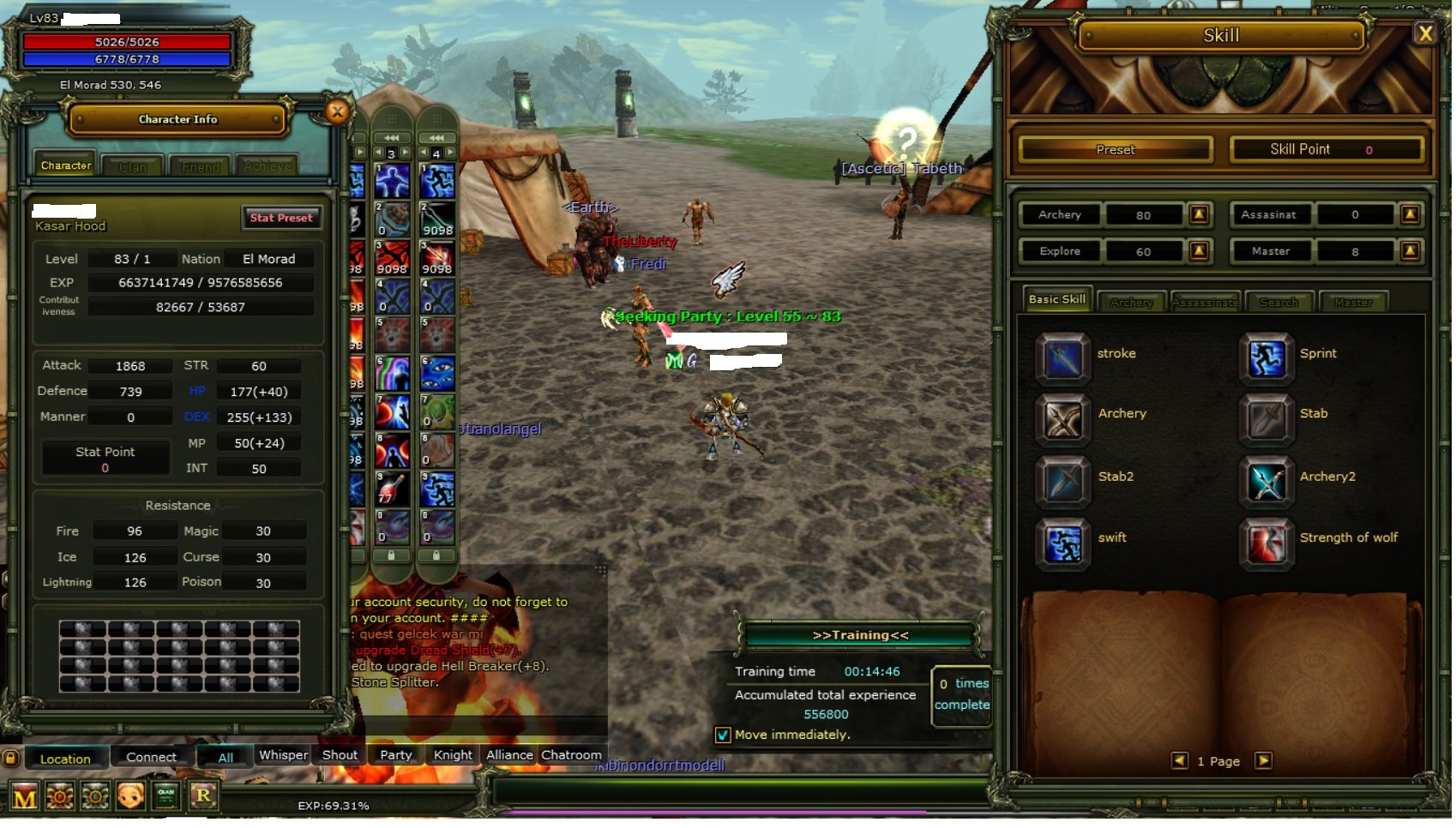Enable the Move immediately checkbox
Screen dimensions: 1456x828
pyautogui.click(x=723, y=735)
